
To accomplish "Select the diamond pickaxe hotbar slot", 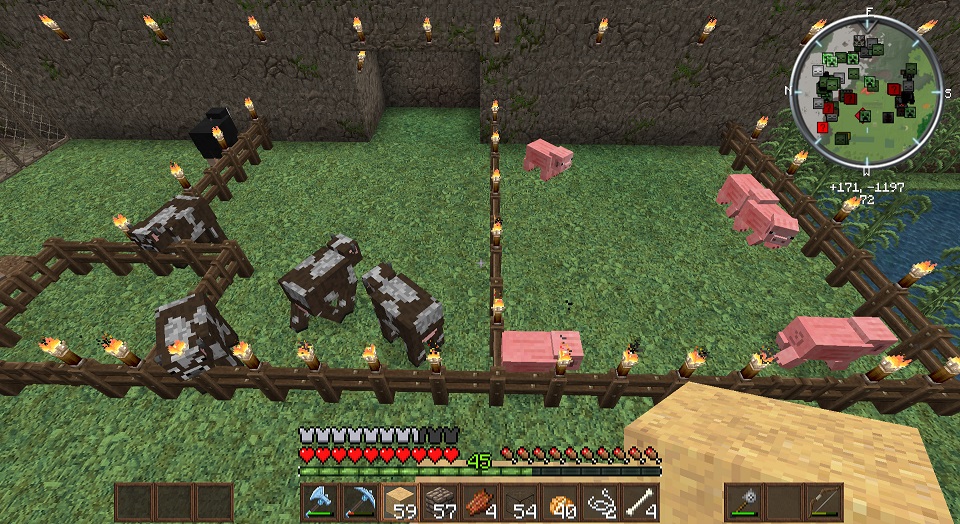I will coord(361,501).
